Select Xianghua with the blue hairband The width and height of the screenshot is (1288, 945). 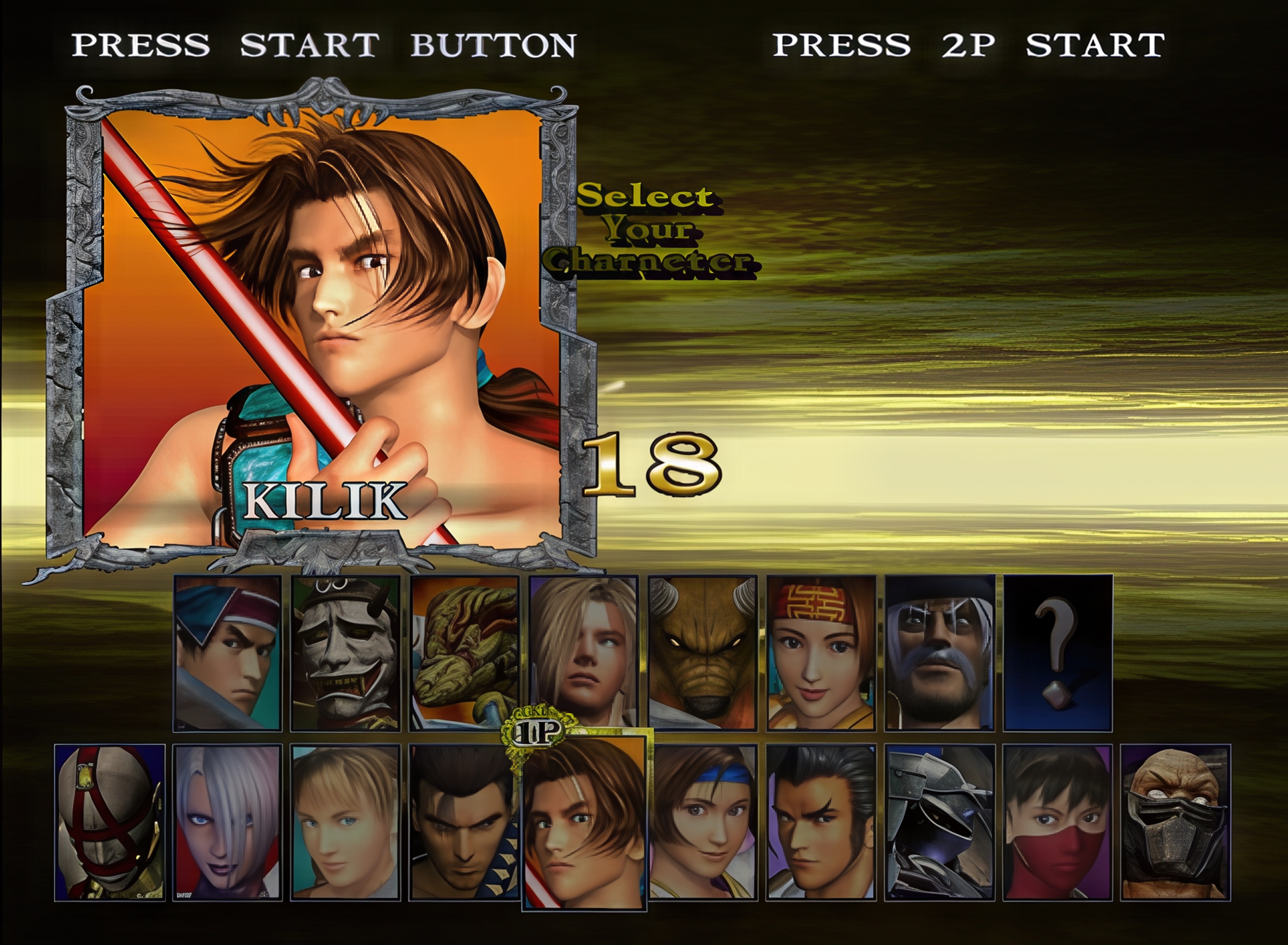703,822
